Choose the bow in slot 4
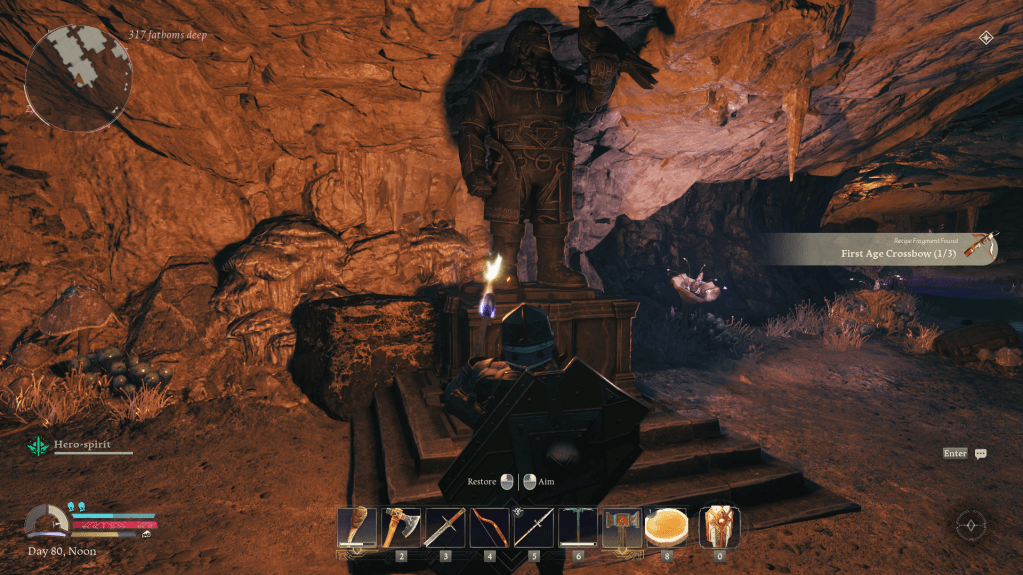Image resolution: width=1023 pixels, height=575 pixels. (x=489, y=527)
